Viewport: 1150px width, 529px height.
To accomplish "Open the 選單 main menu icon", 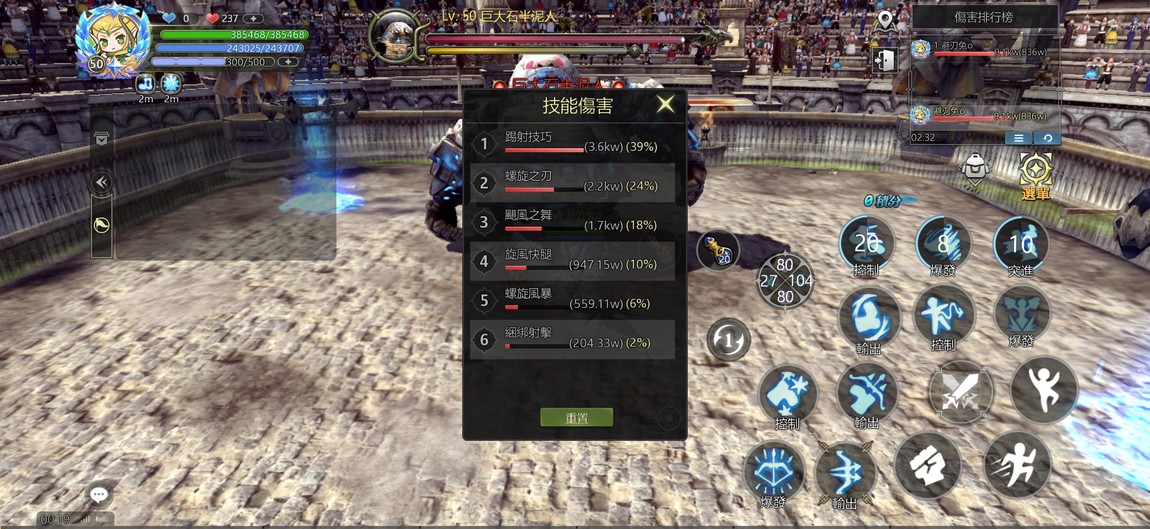I will point(1035,174).
